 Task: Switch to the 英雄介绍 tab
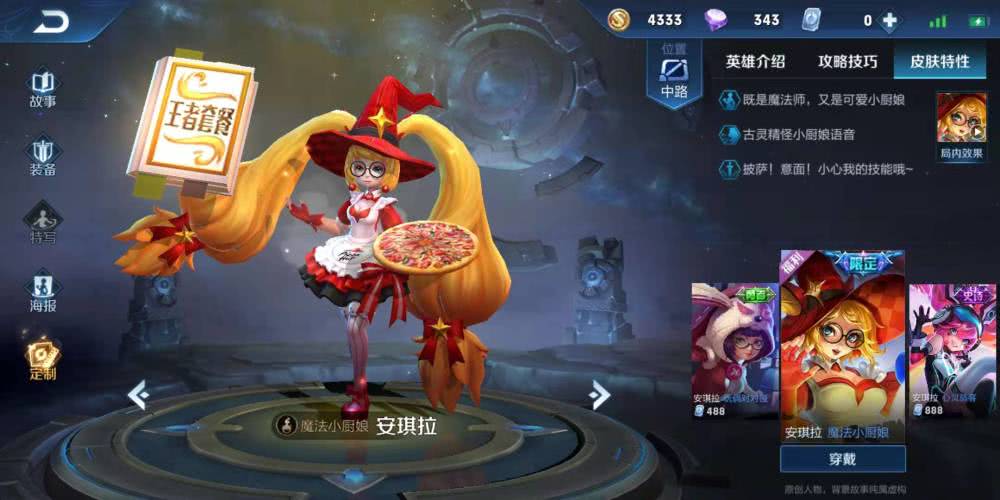(755, 61)
